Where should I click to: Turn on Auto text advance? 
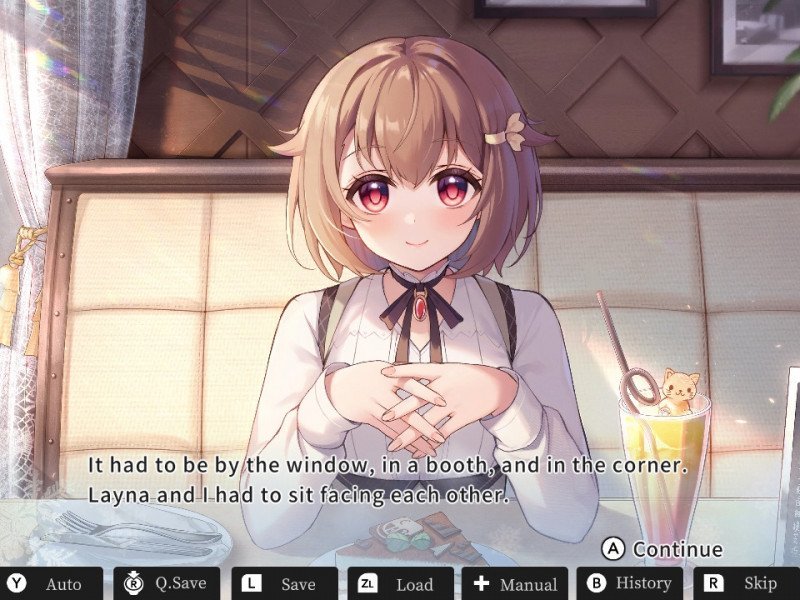(51, 584)
